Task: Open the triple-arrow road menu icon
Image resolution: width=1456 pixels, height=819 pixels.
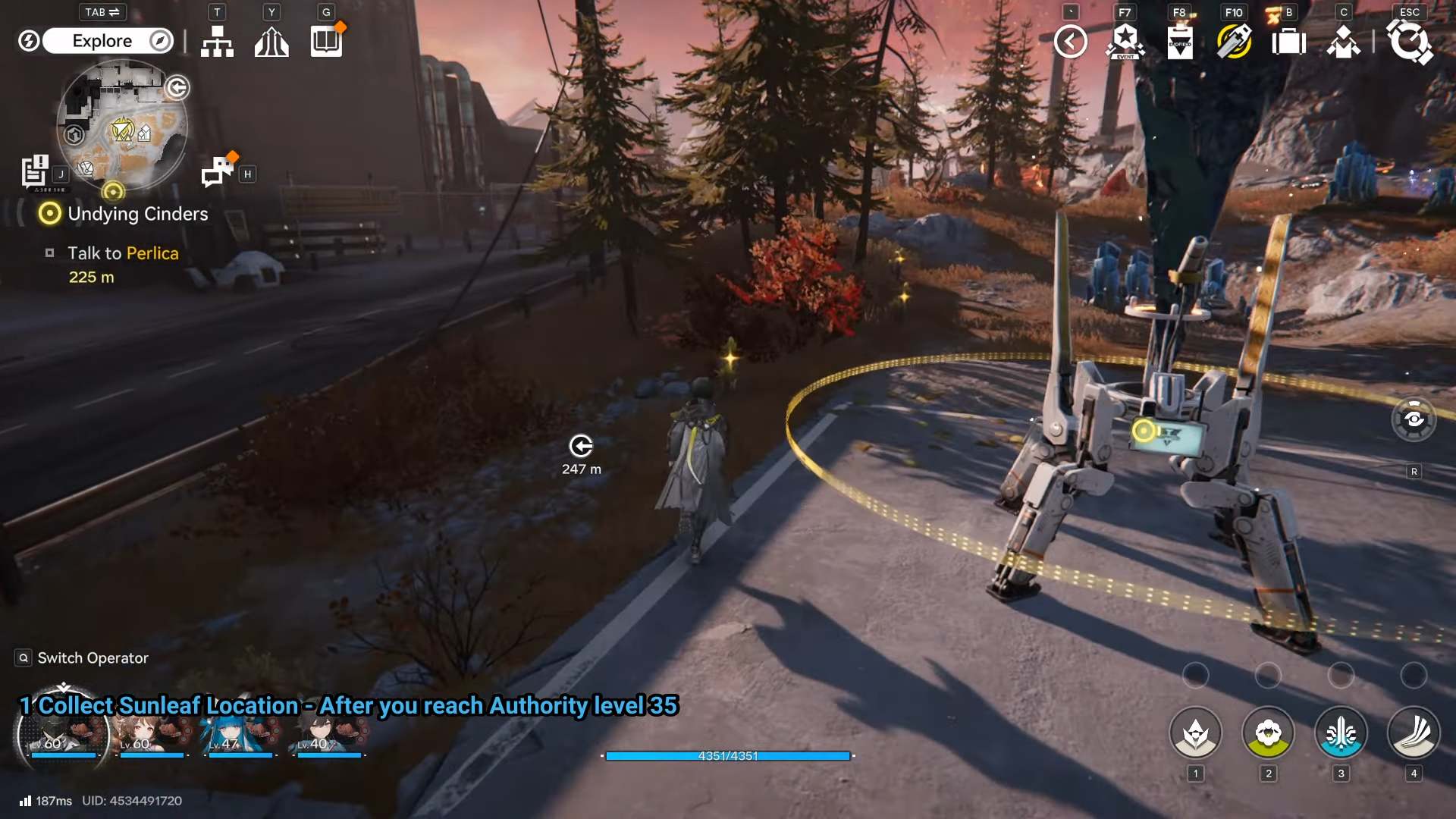Action: [x=271, y=42]
